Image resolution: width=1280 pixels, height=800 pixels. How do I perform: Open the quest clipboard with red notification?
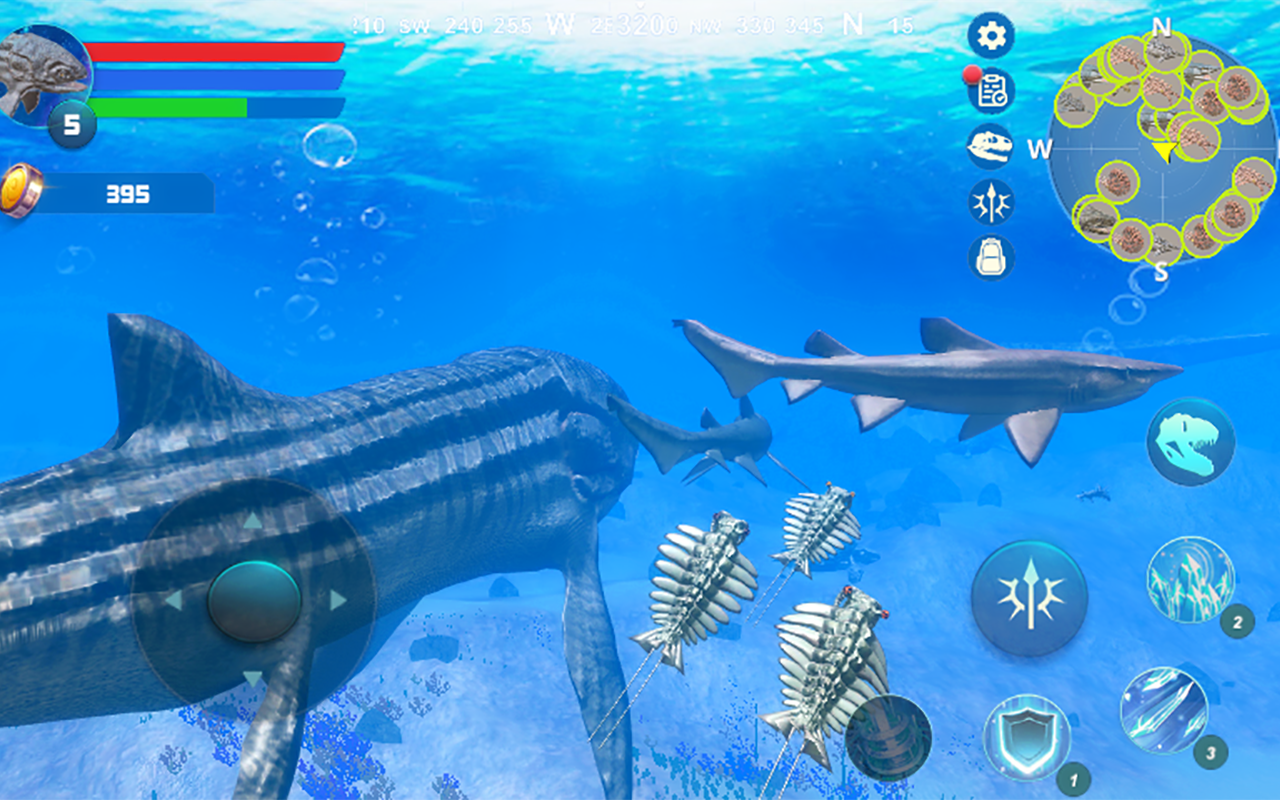(x=991, y=92)
